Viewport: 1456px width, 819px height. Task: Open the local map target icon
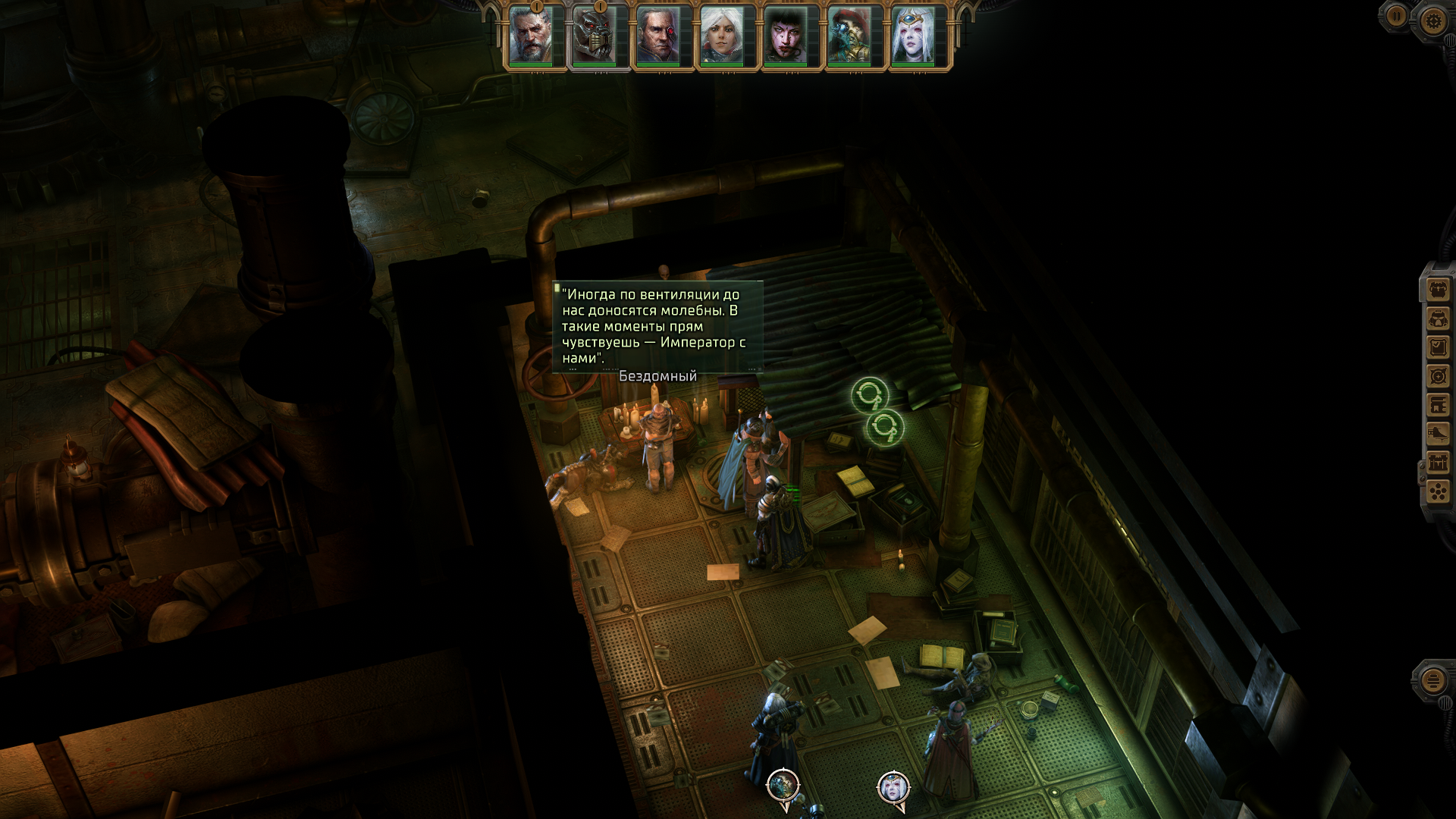[1439, 376]
